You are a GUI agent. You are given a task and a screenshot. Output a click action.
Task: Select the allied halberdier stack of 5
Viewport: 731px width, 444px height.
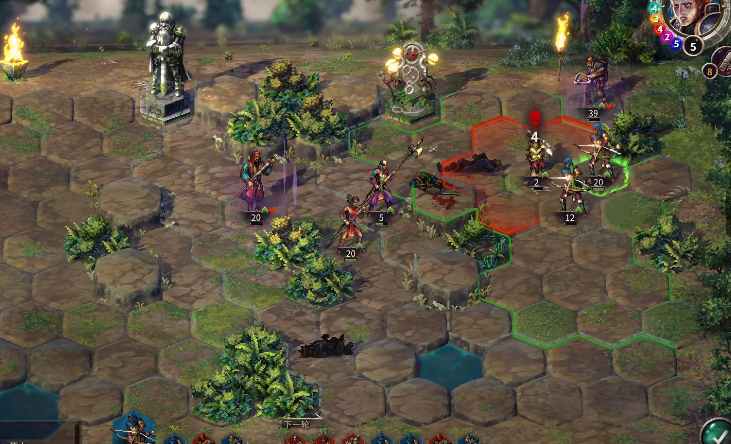(380, 187)
